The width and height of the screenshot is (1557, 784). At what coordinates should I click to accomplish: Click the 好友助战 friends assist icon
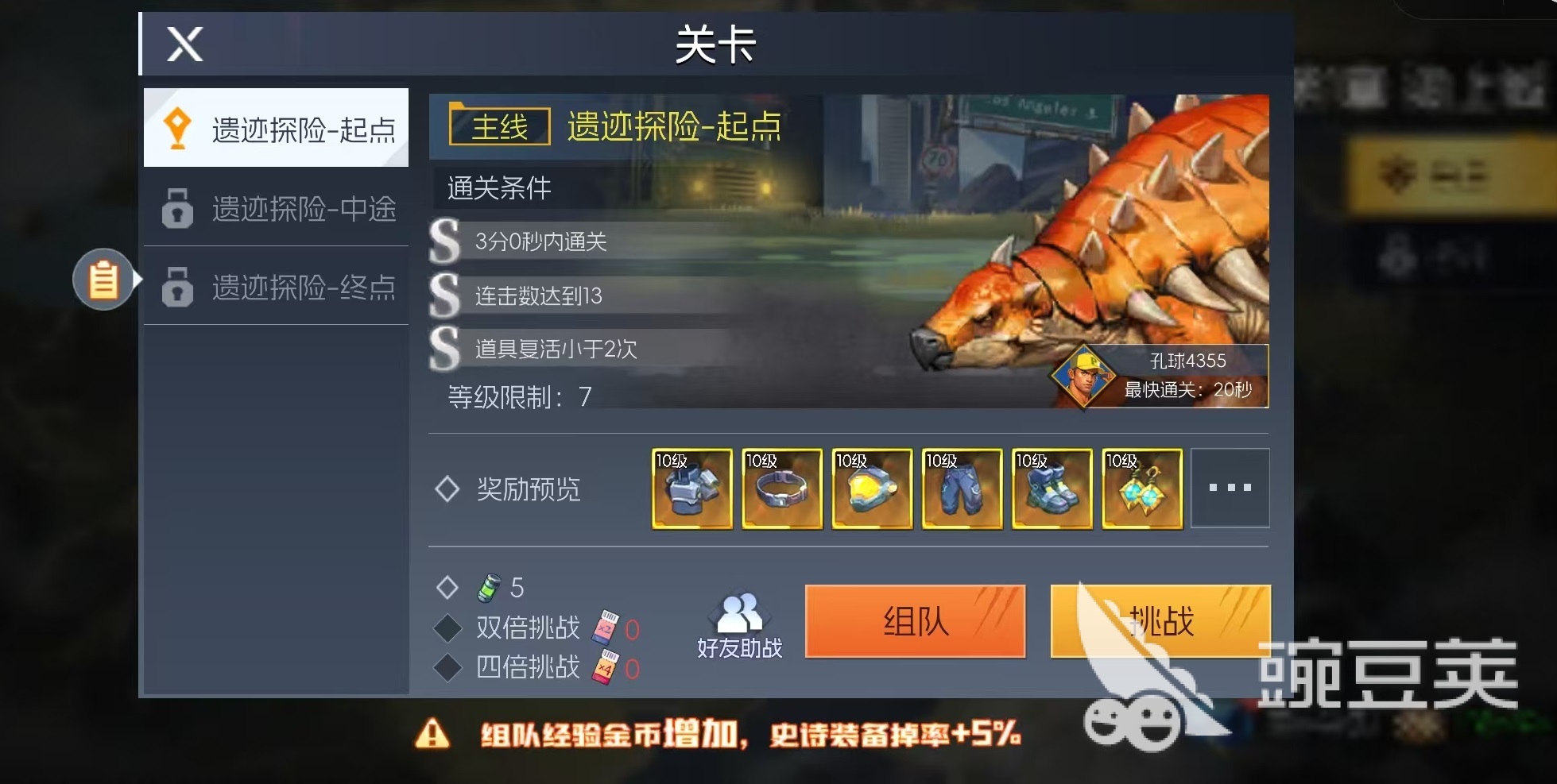pos(738,622)
